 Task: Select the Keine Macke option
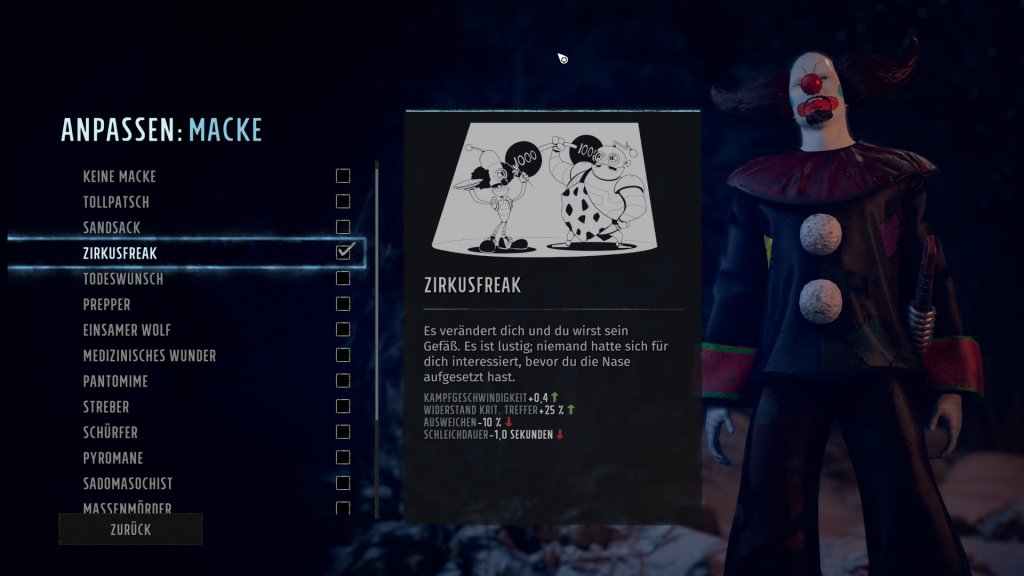(x=119, y=177)
